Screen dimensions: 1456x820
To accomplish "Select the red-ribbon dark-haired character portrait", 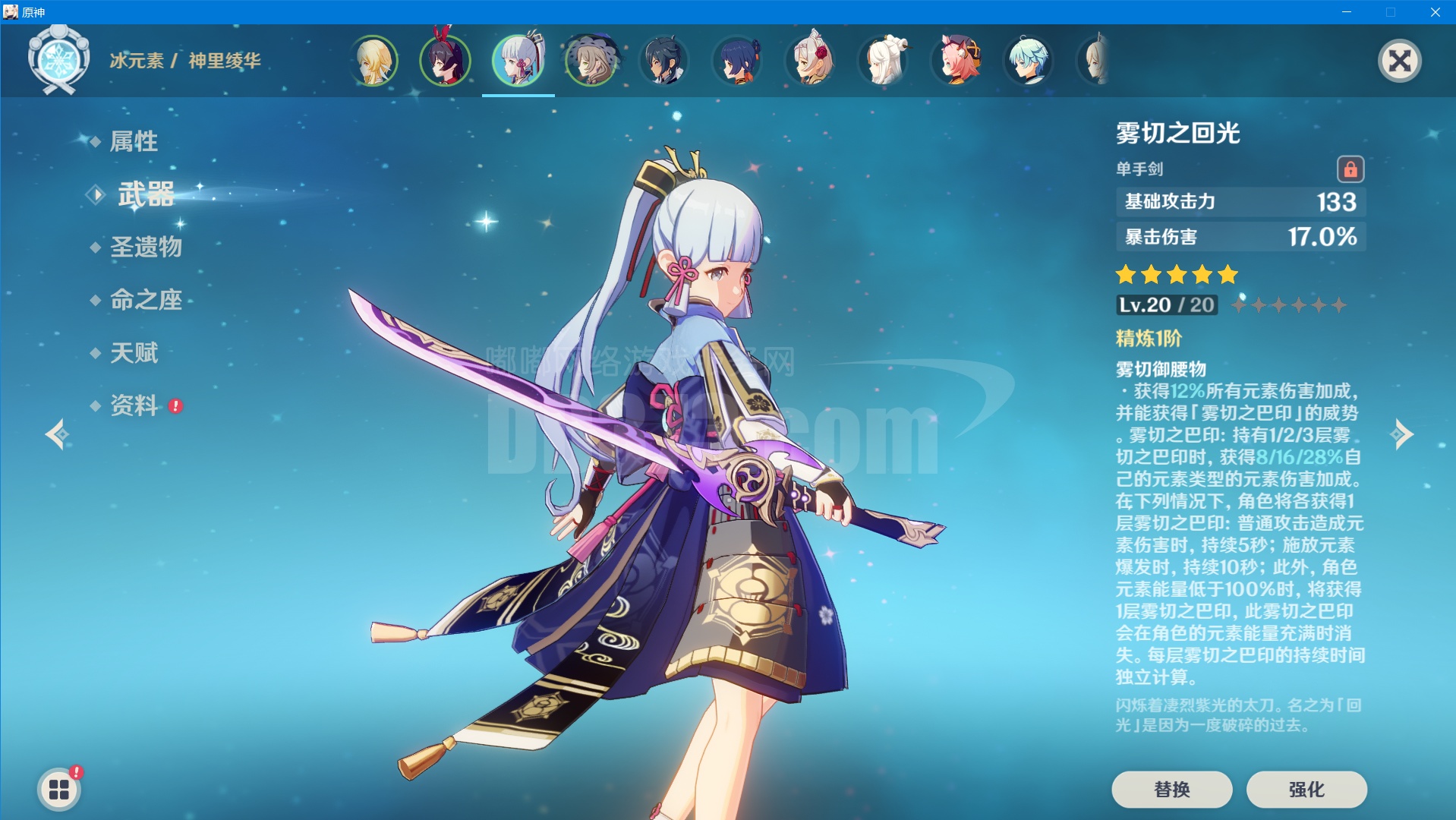I will 445,61.
